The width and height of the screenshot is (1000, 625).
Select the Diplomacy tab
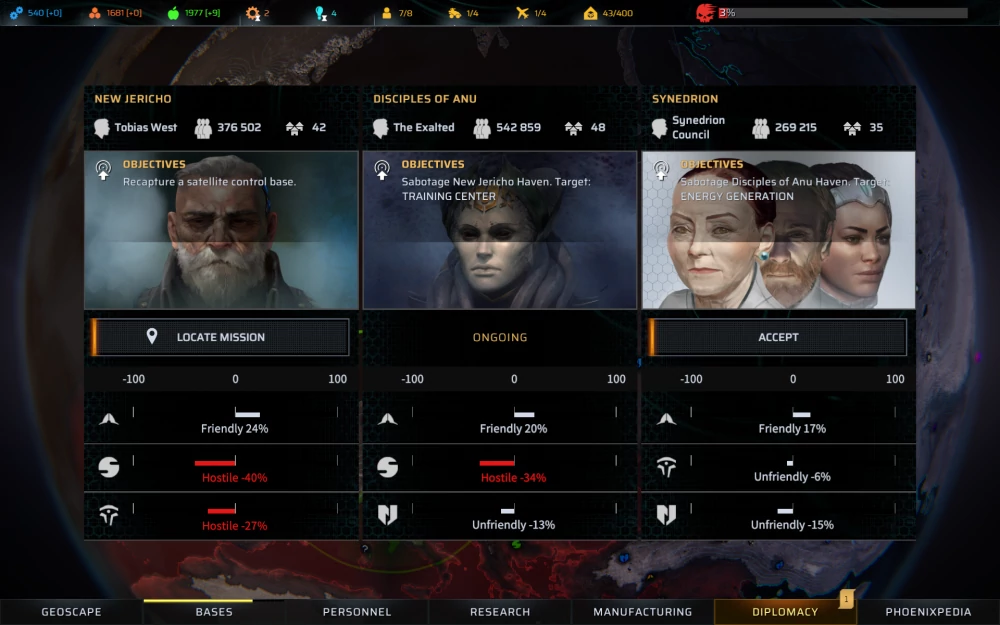click(785, 612)
